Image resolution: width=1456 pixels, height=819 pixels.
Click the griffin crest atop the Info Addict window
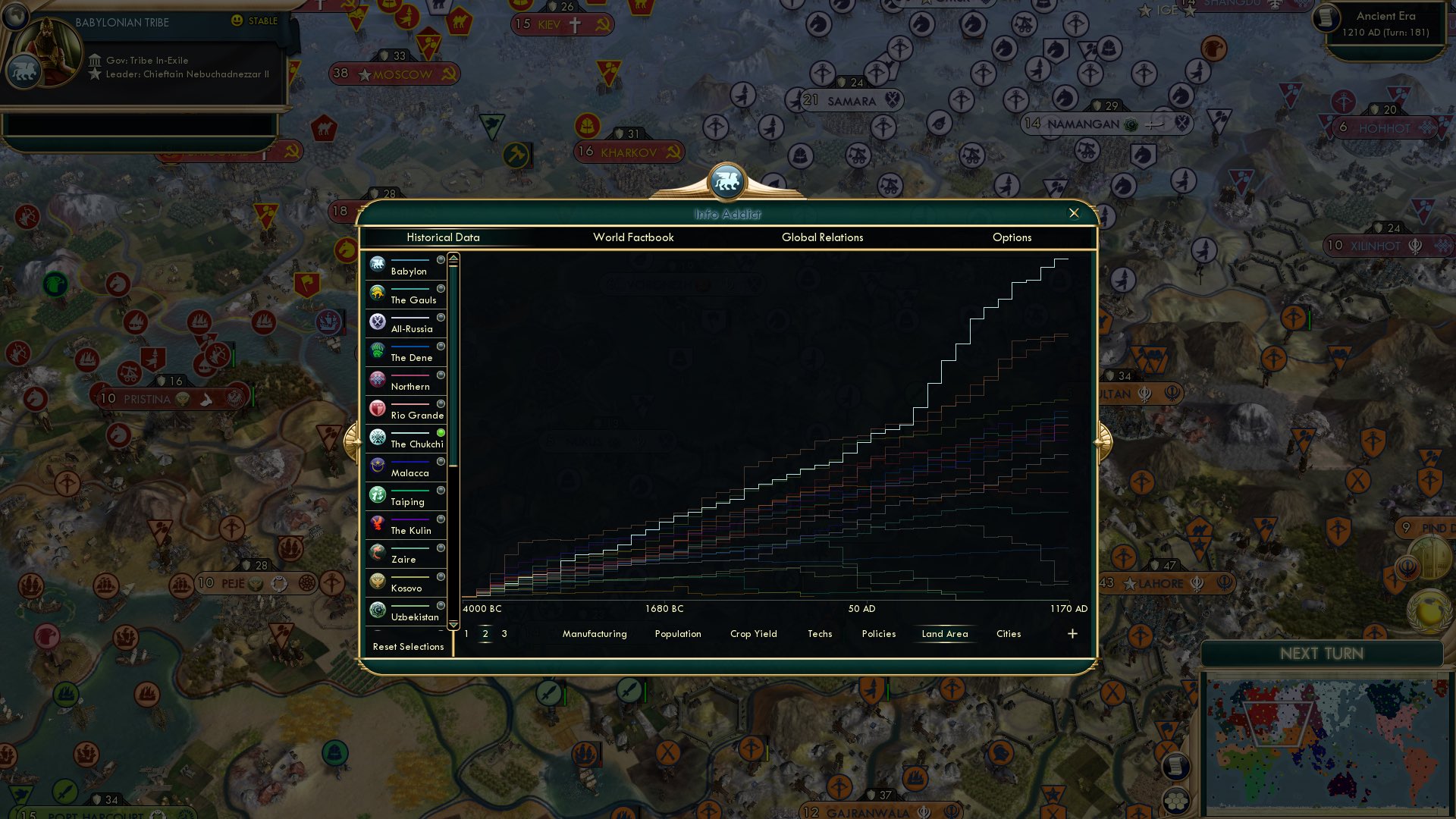coord(727,180)
